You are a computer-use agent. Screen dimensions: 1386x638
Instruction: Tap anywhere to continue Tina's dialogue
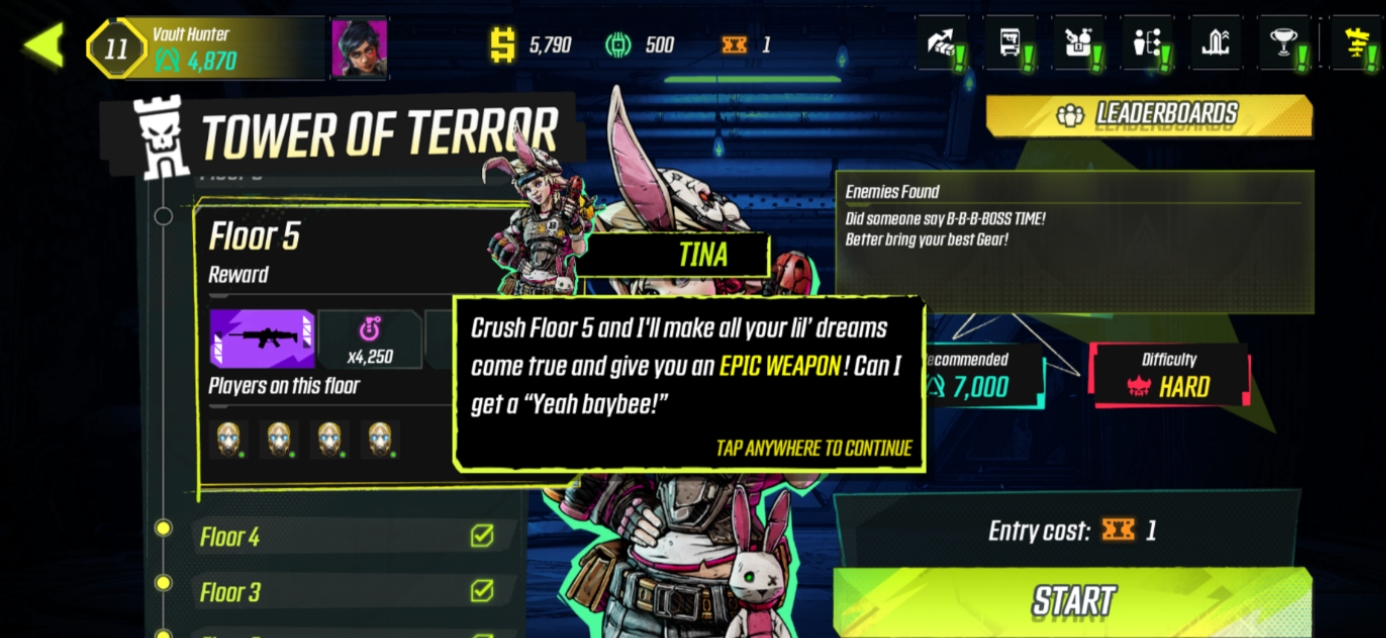(813, 448)
